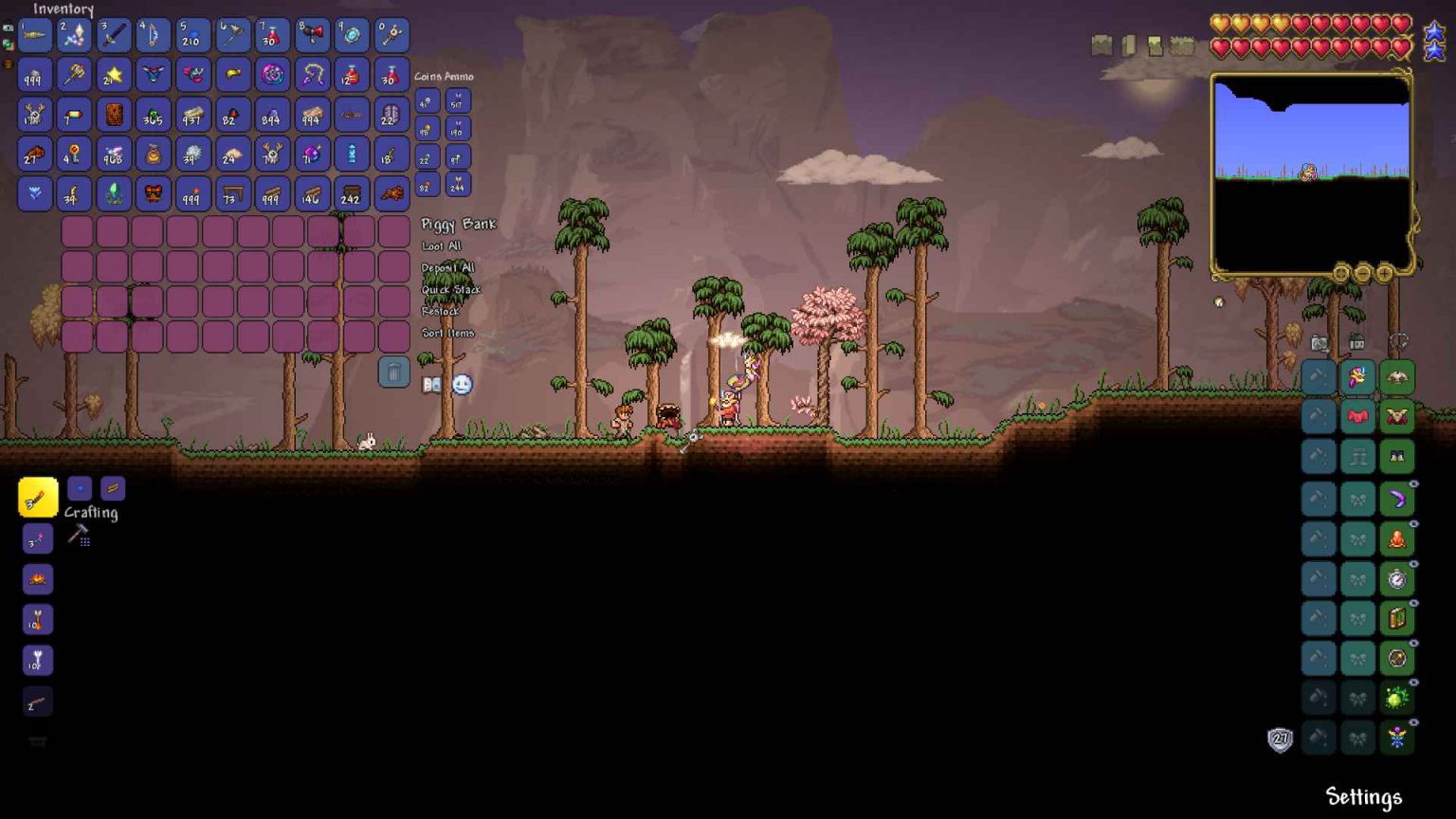The image size is (1456, 819).
Task: Click the Loot All button
Action: [441, 246]
